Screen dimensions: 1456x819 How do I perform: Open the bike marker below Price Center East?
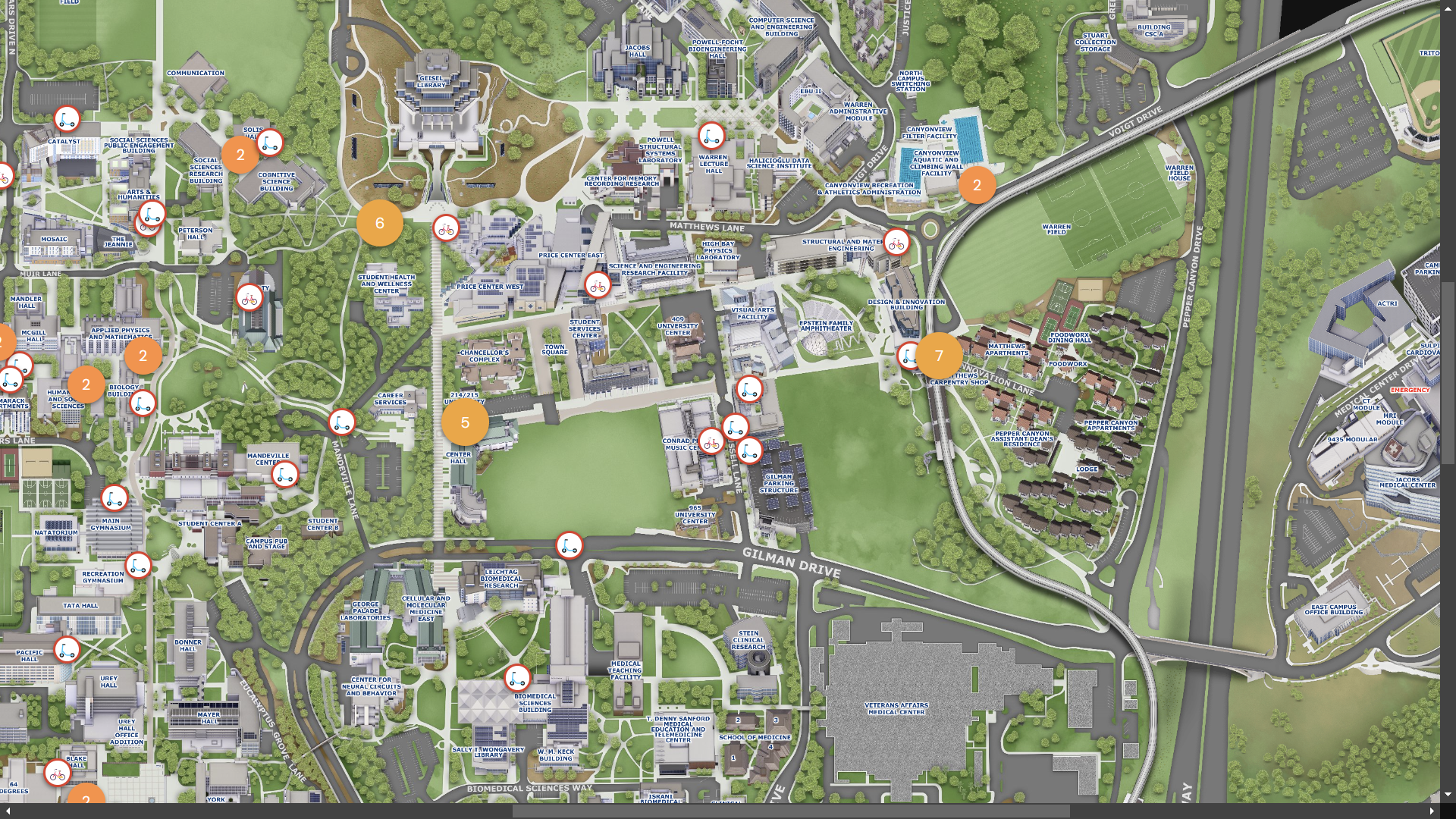point(598,286)
